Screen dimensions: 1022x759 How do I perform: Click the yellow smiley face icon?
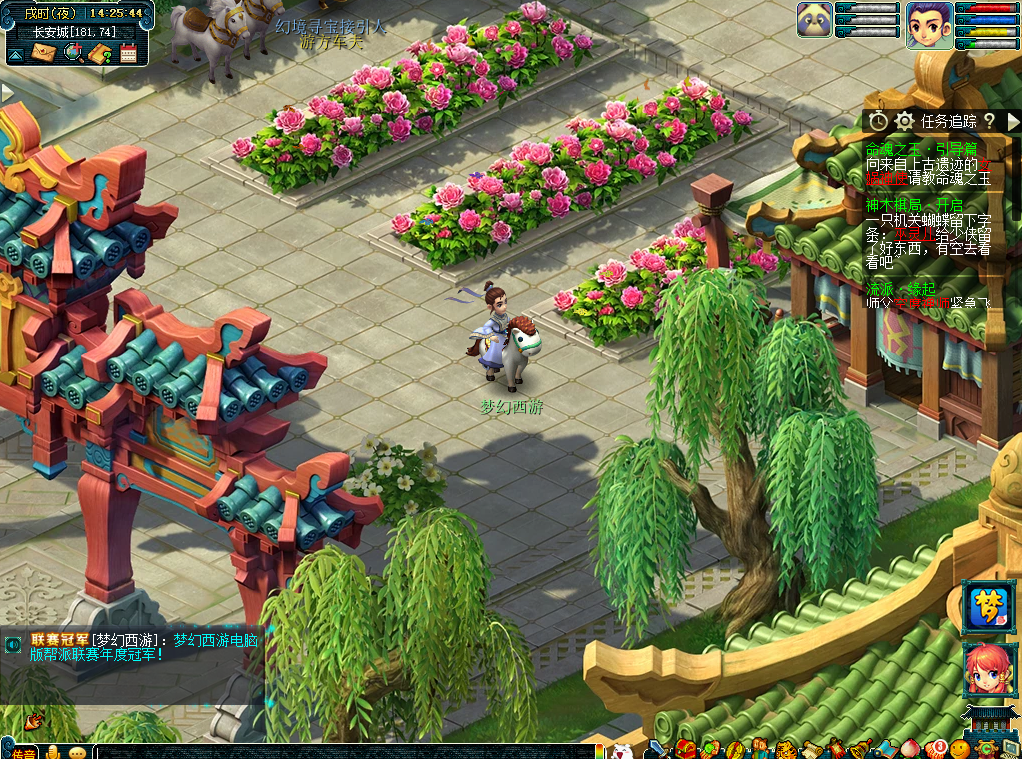point(960,749)
